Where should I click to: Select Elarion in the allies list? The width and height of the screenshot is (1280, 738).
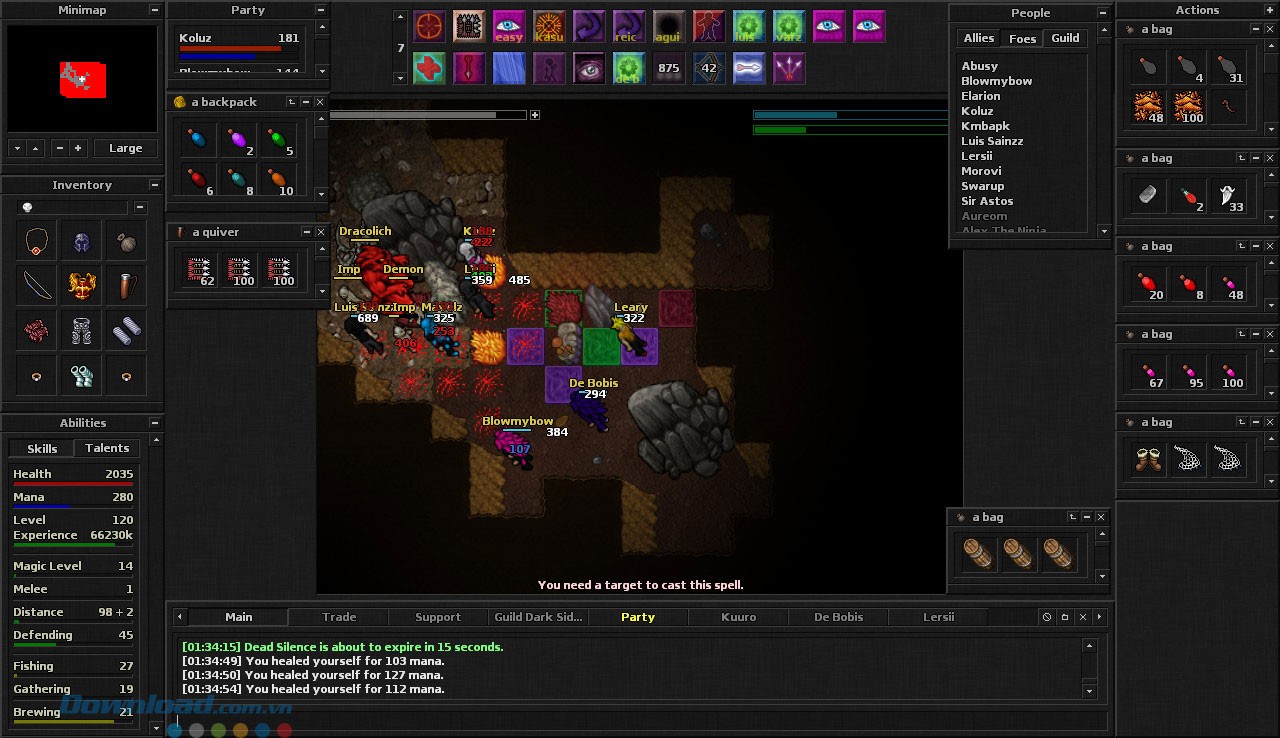pyautogui.click(x=981, y=96)
